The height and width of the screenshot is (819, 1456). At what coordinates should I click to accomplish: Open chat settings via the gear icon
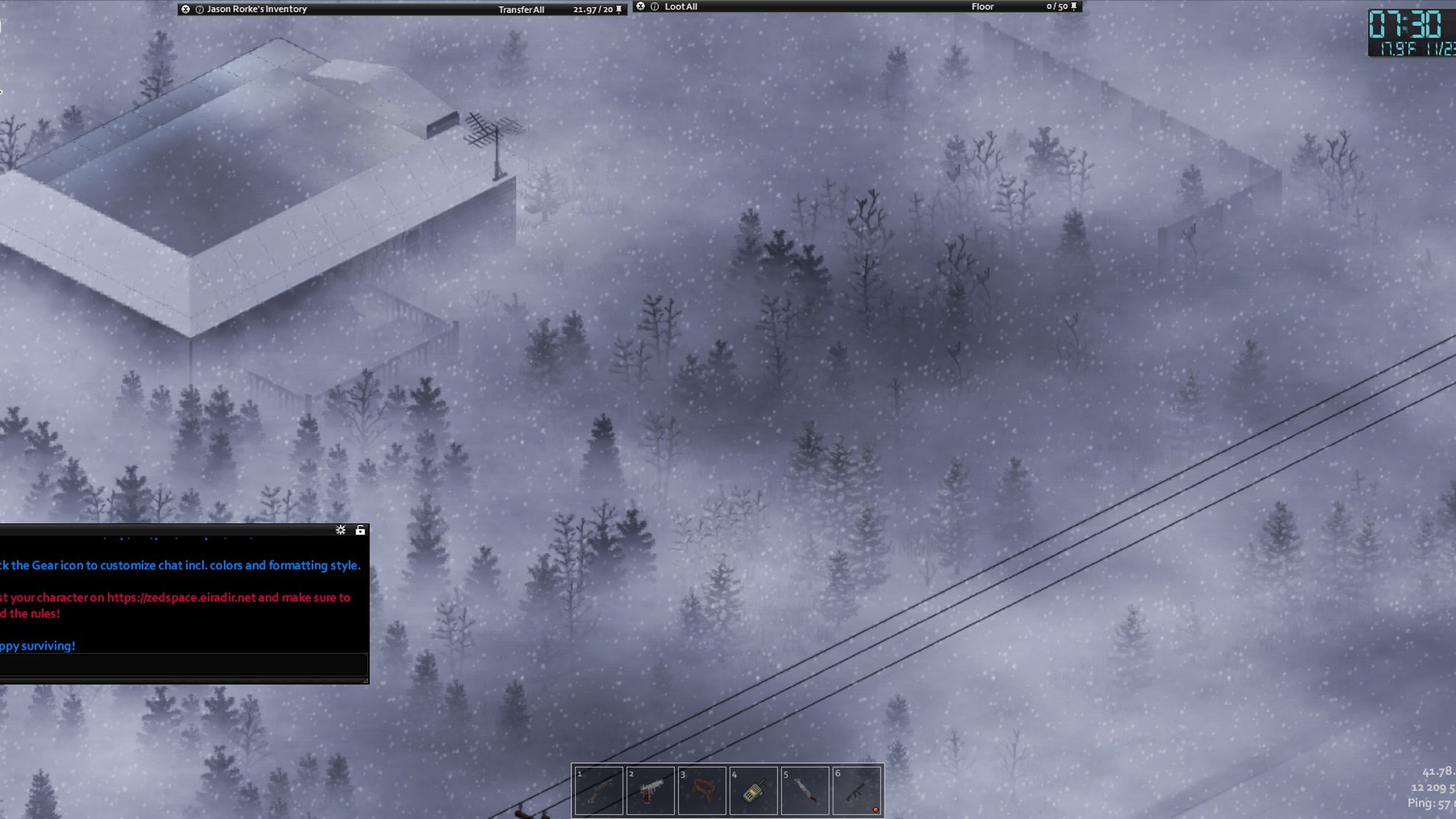tap(340, 530)
